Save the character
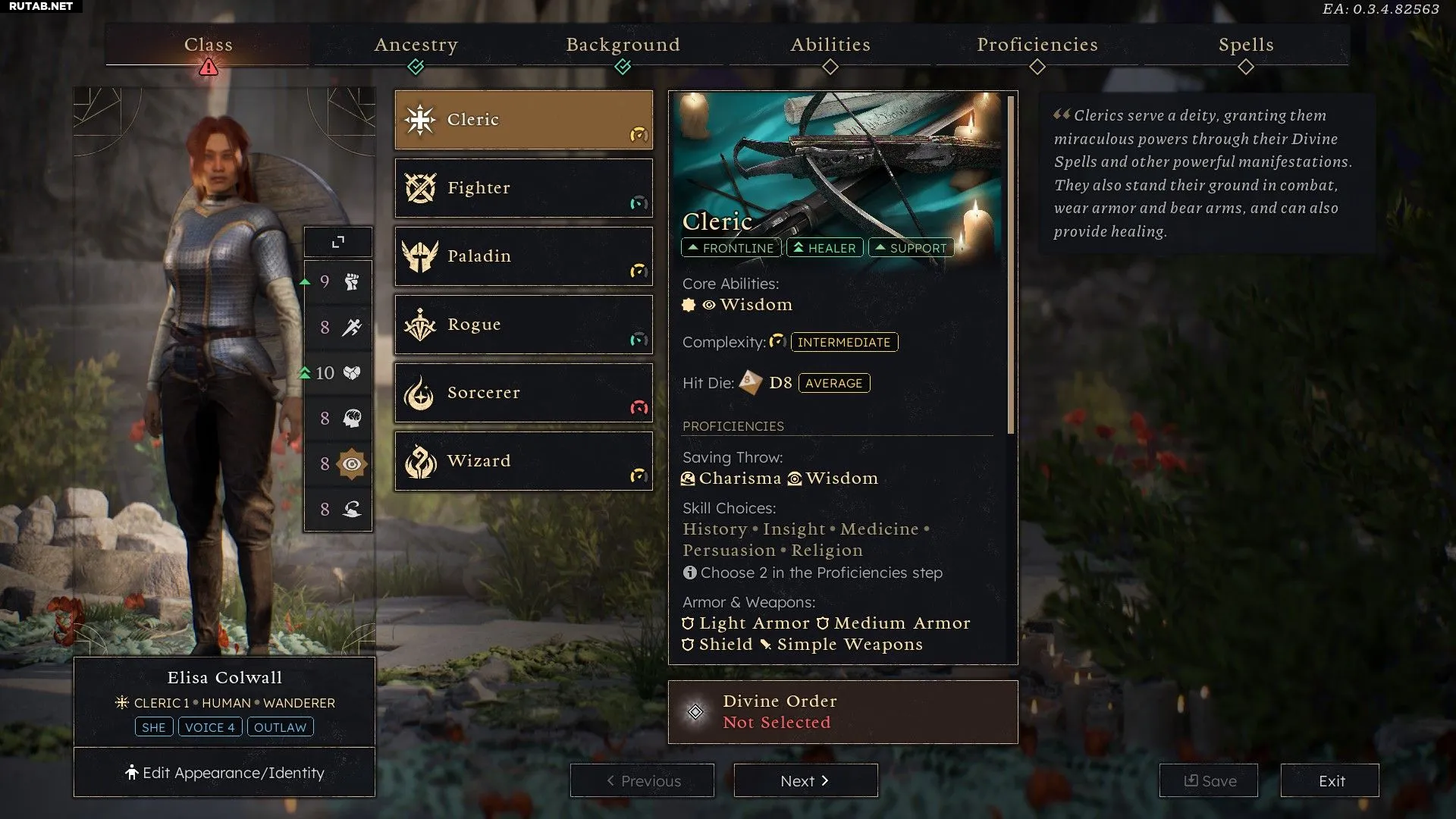The width and height of the screenshot is (1456, 819). (1209, 780)
